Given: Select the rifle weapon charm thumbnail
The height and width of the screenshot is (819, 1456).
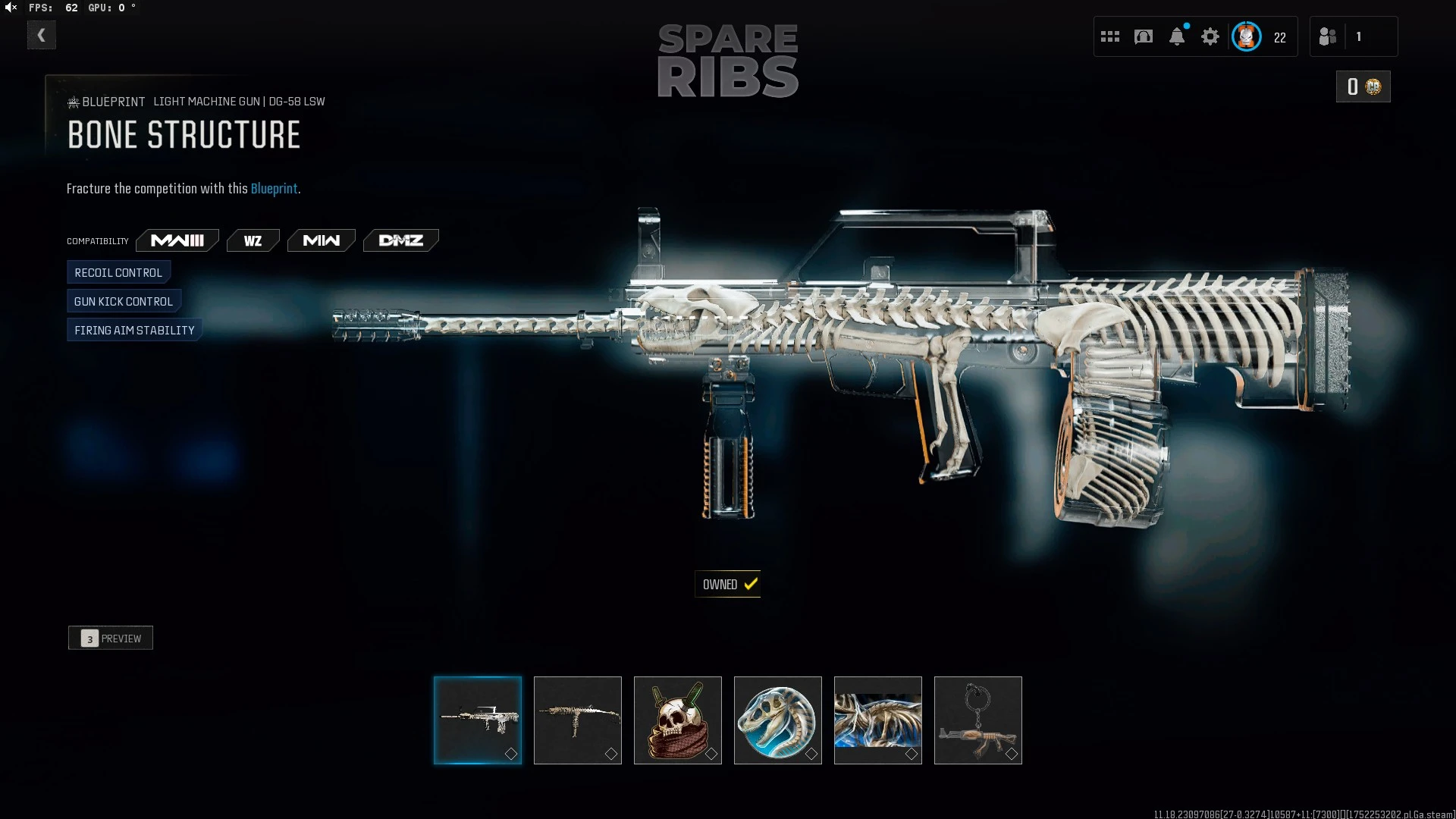Looking at the screenshot, I should point(978,720).
